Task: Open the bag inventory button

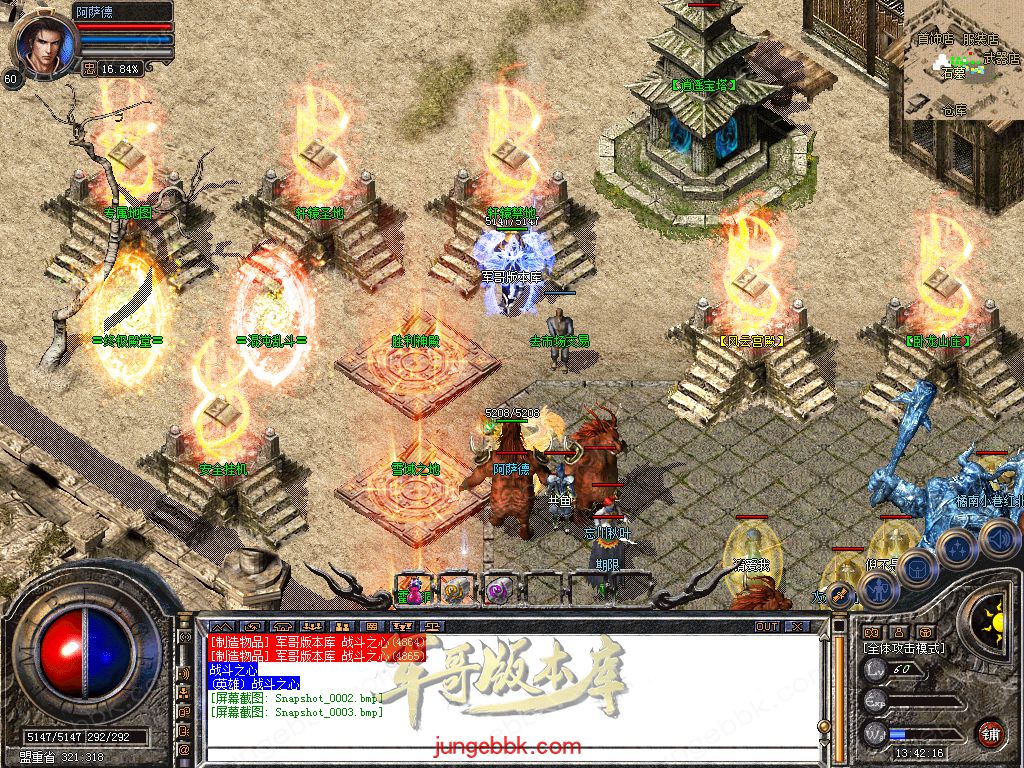Action: (x=916, y=568)
